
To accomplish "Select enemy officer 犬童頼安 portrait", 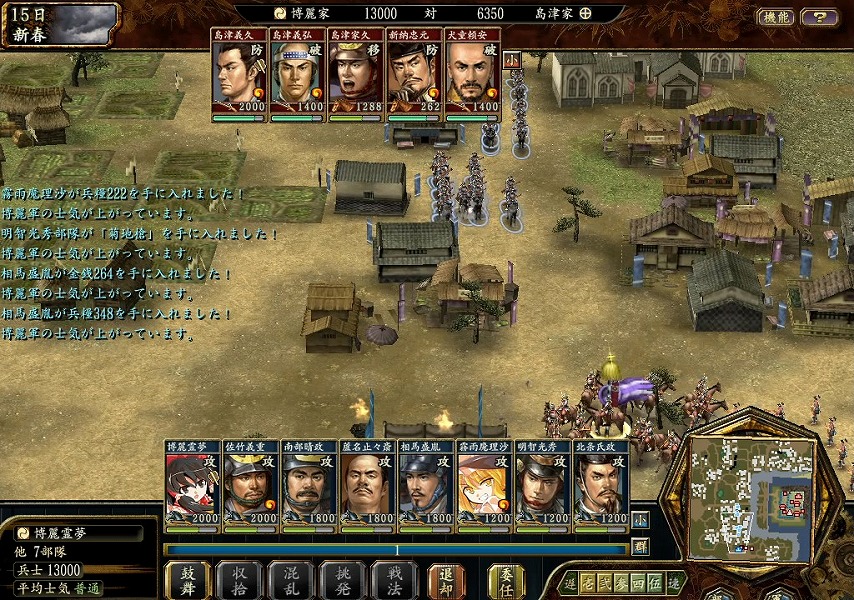I will 471,75.
